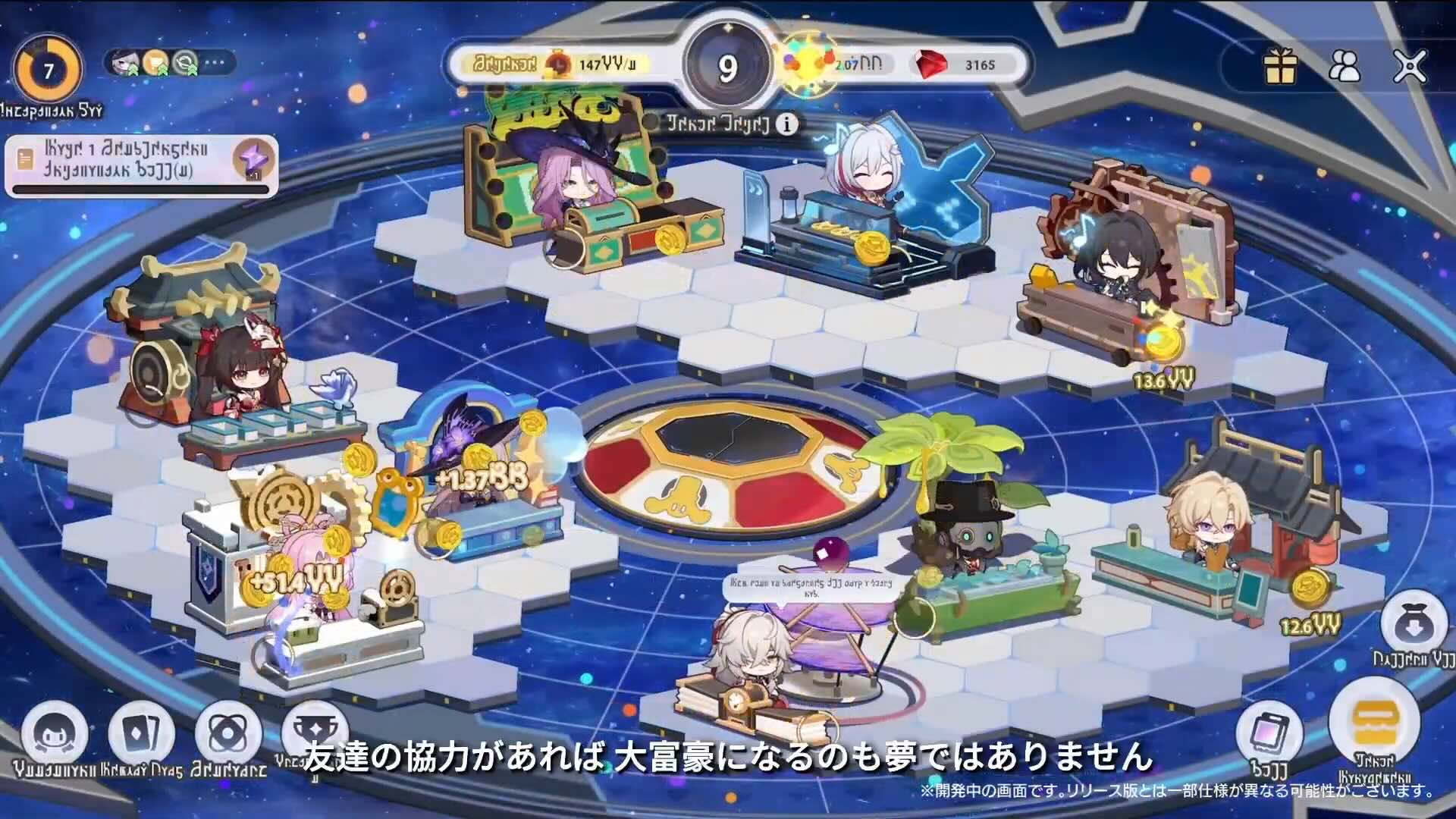Open the info tooltip next to the title
Viewport: 1456px width, 819px height.
(786, 125)
